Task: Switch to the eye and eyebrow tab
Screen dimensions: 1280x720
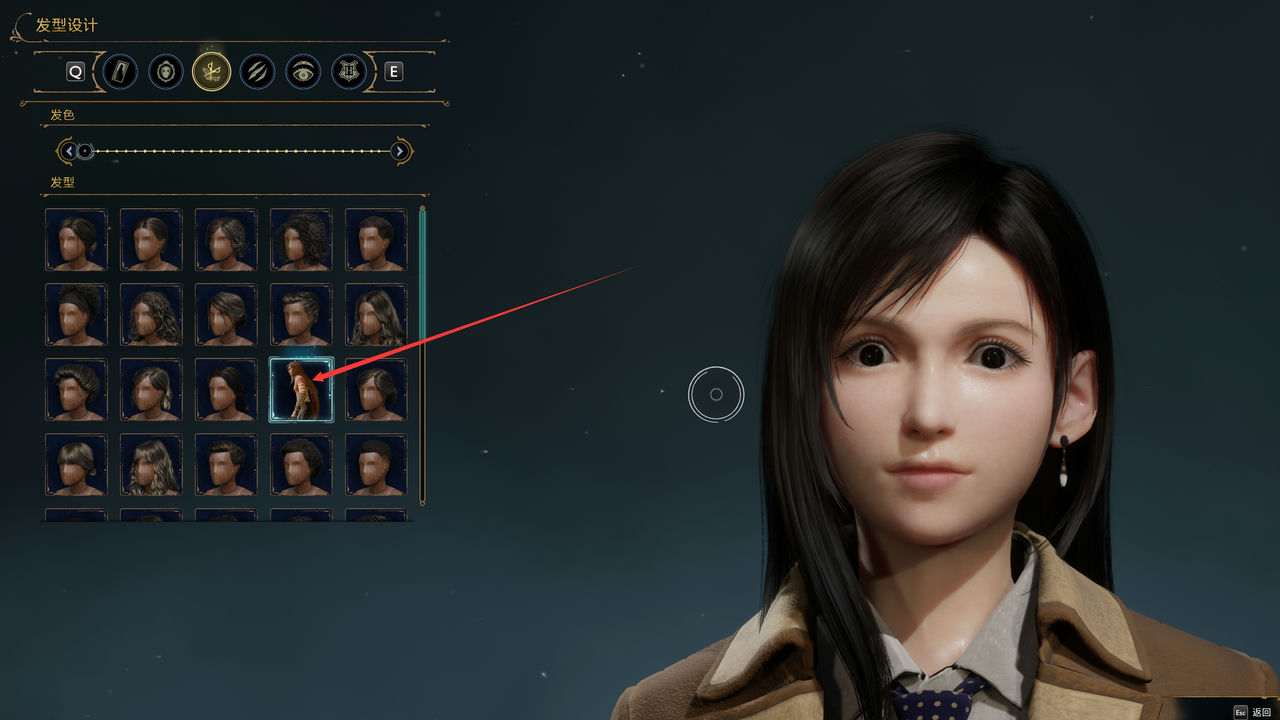Action: (304, 72)
